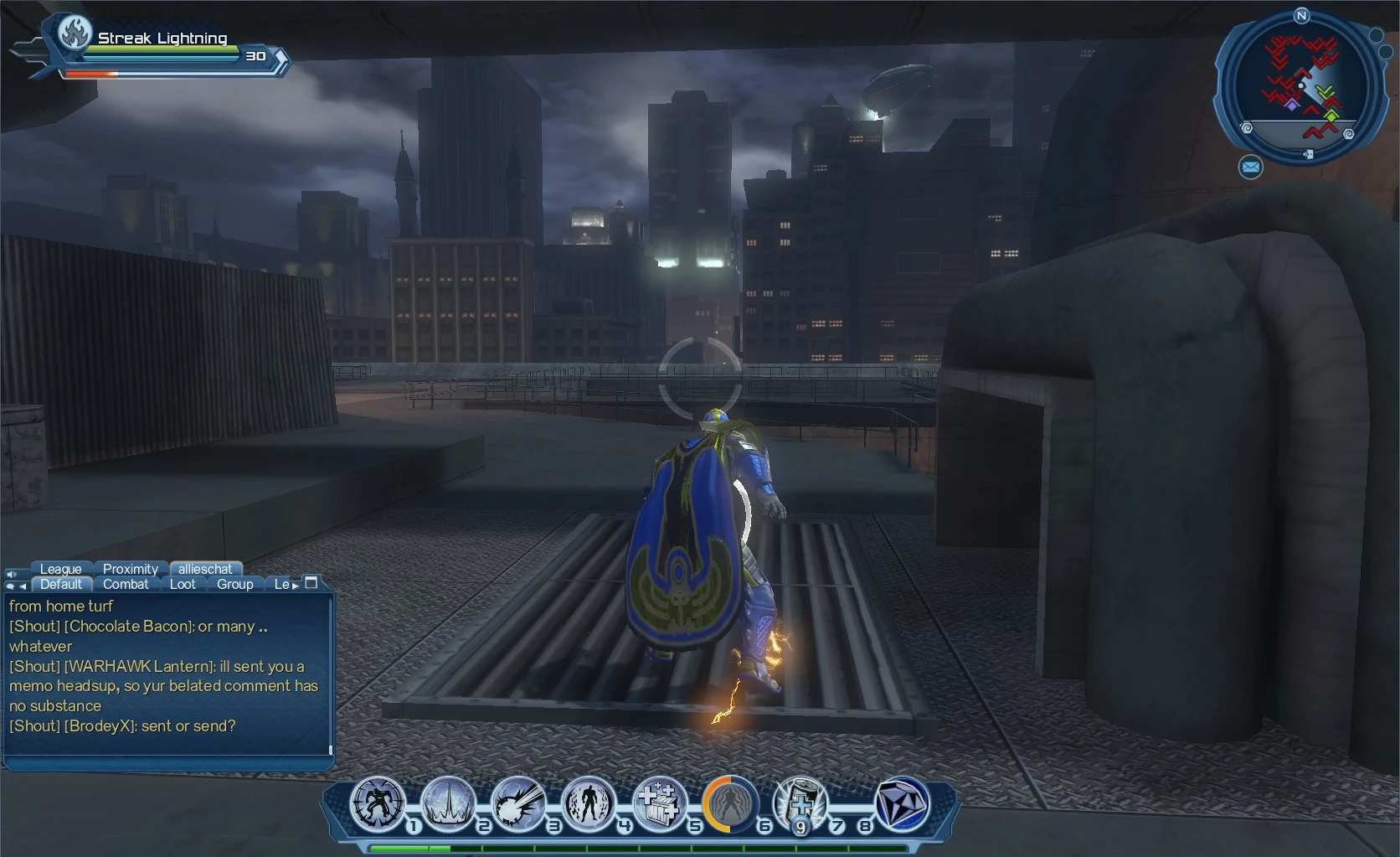The height and width of the screenshot is (857, 1400).
Task: Mute chat with the speaker icon
Action: click(12, 574)
